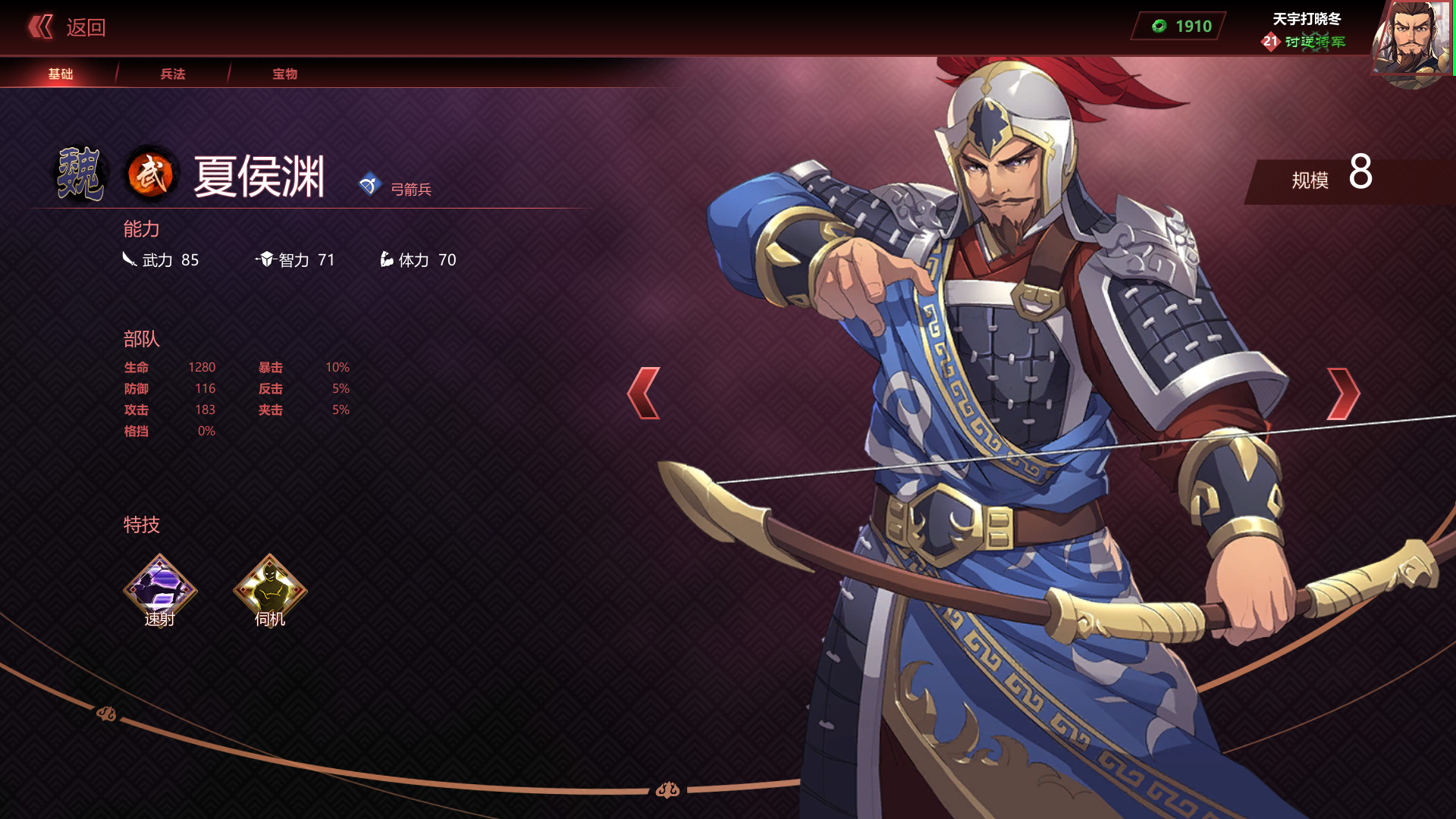Click the 武力 sword attribute icon
Viewport: 1456px width, 819px height.
[x=129, y=259]
